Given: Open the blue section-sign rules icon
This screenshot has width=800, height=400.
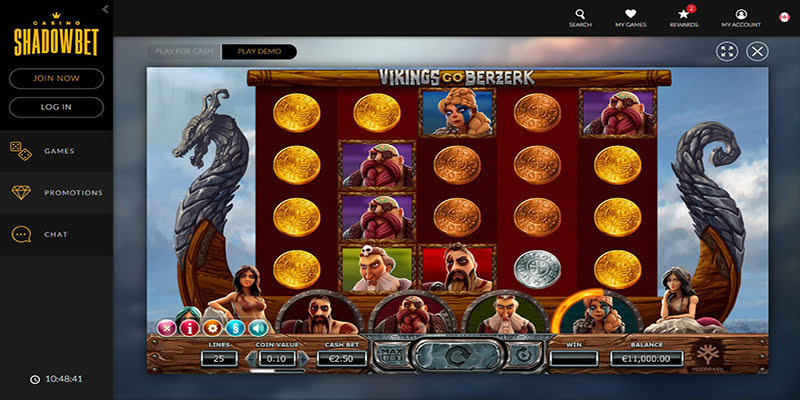Looking at the screenshot, I should point(235,327).
